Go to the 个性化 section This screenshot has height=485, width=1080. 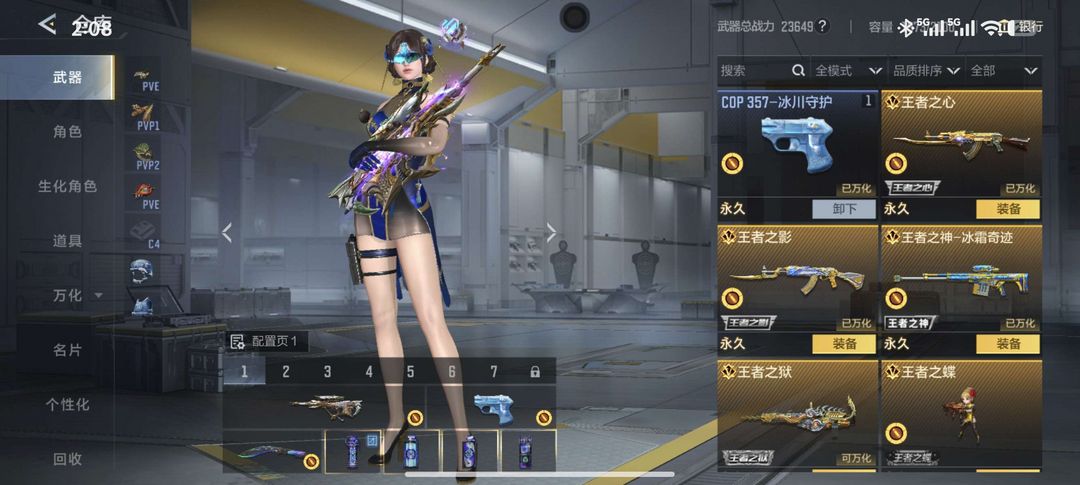pyautogui.click(x=66, y=405)
